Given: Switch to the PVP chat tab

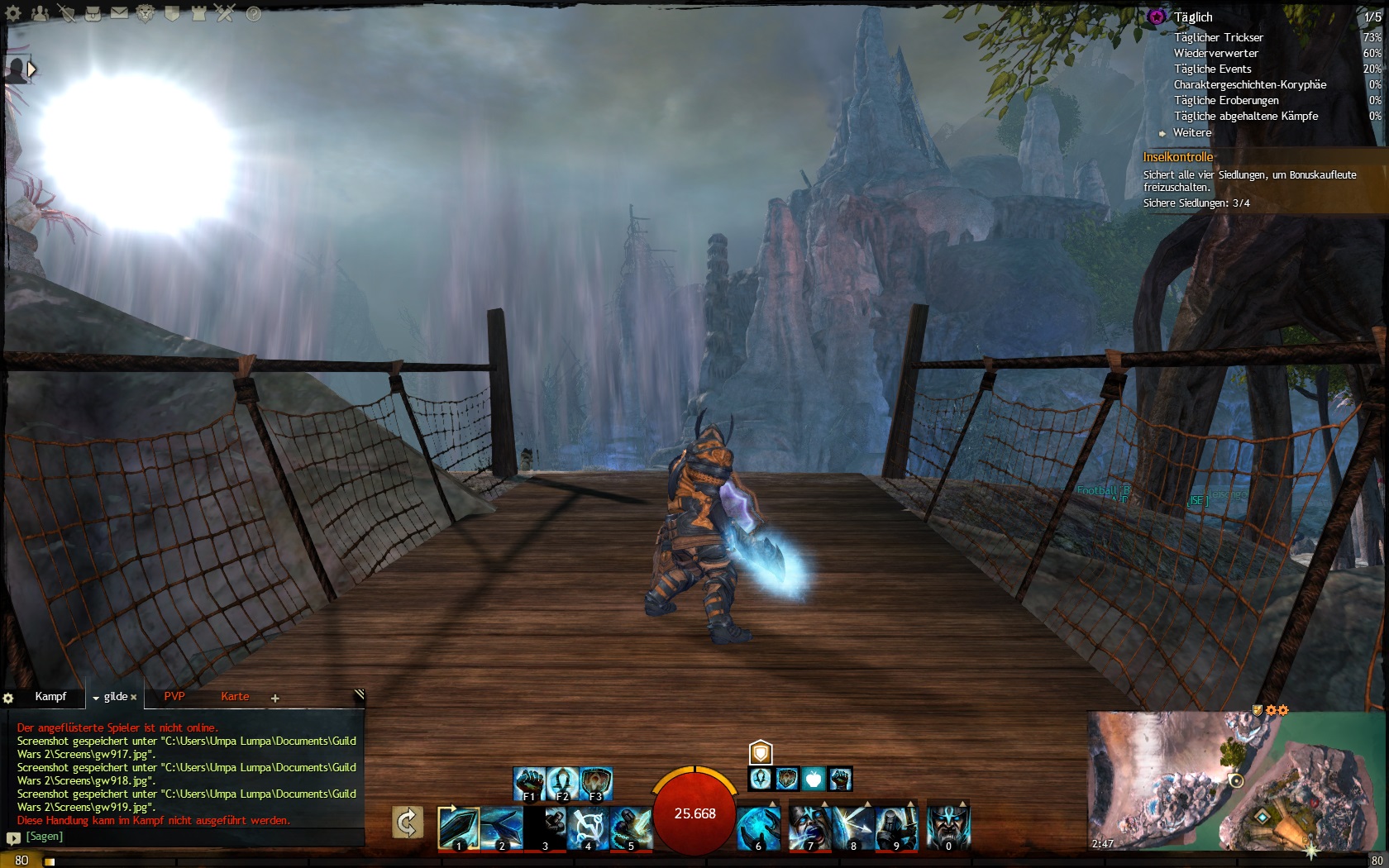Looking at the screenshot, I should point(174,697).
